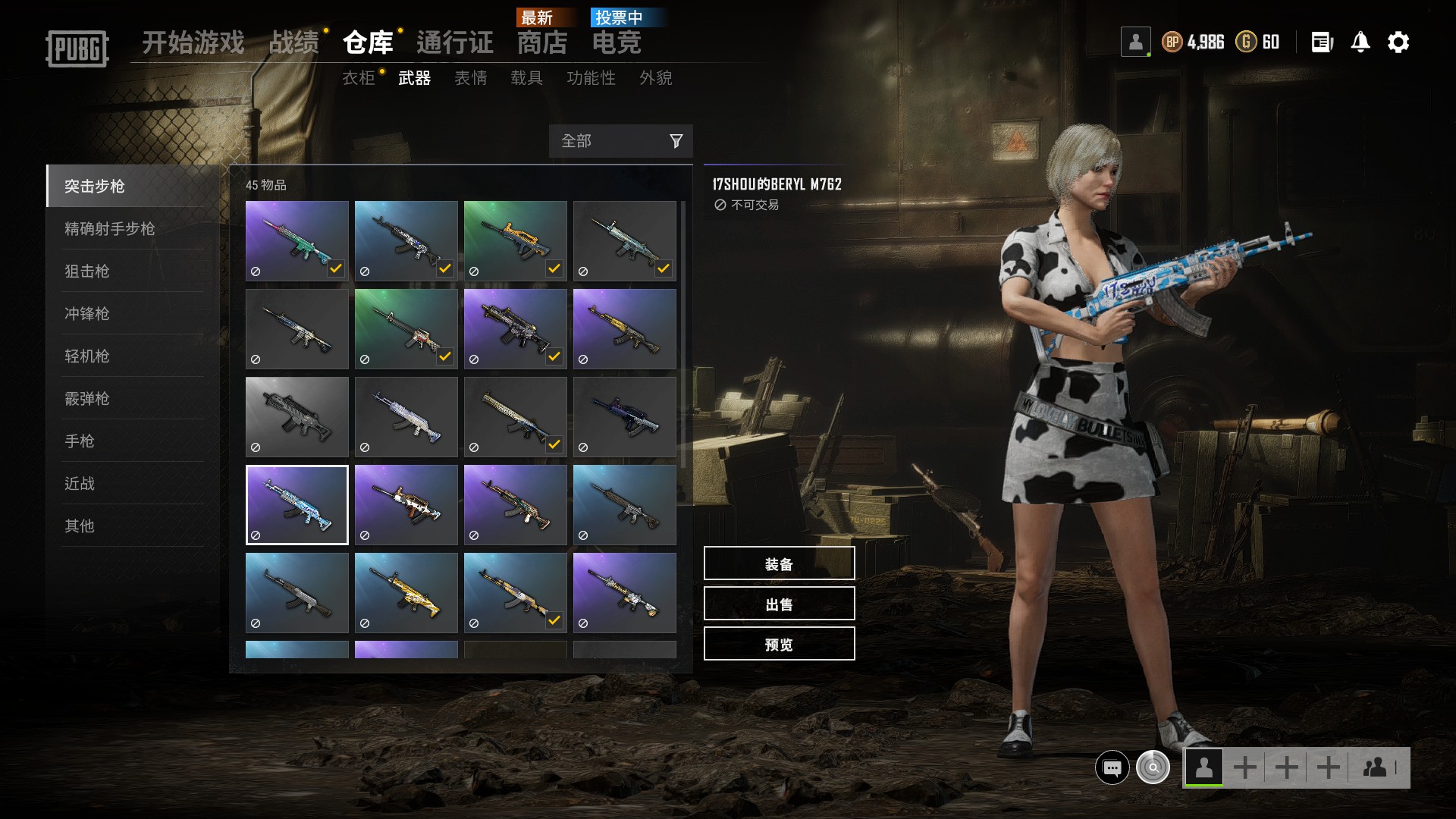The width and height of the screenshot is (1456, 819).
Task: Select the 冲锋枪 SMG category
Action: coord(87,313)
